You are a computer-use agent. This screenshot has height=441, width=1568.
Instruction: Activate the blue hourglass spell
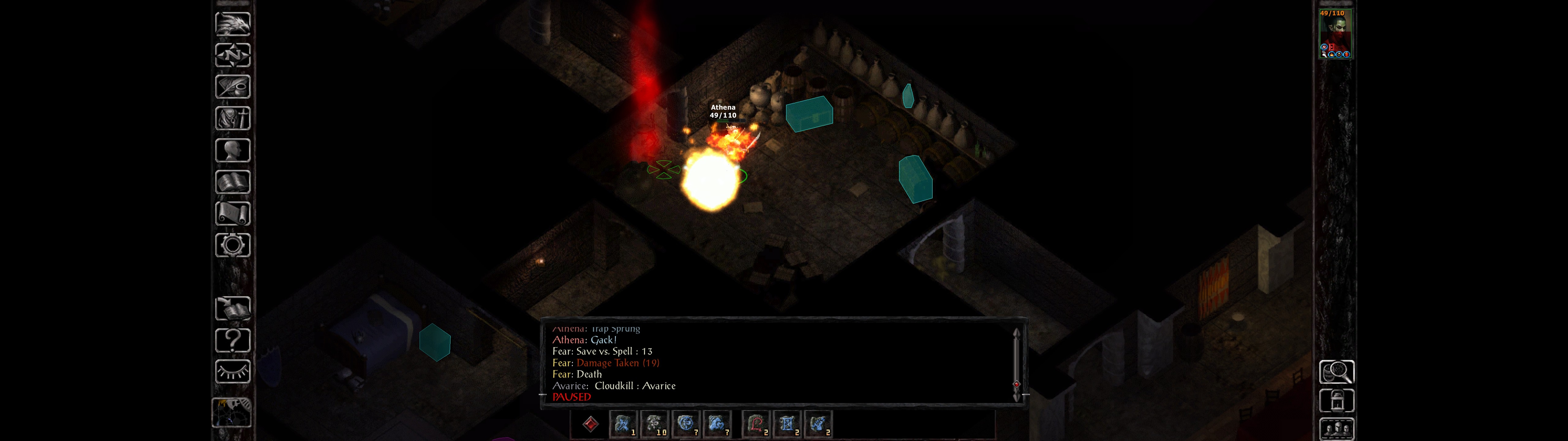tap(786, 424)
